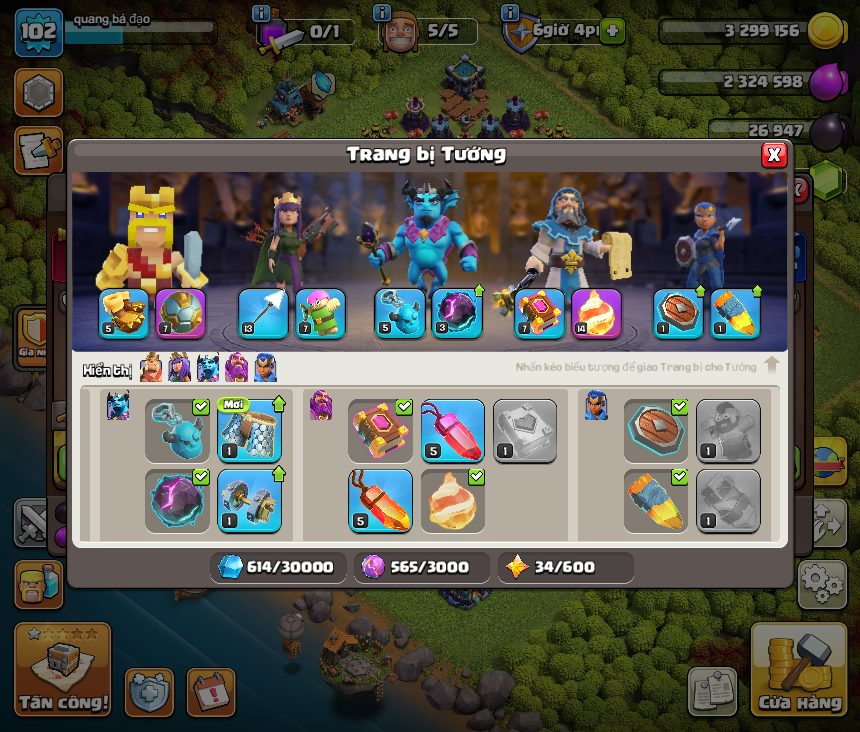
Task: Toggle the Grand Warden display filter
Action: (237, 369)
